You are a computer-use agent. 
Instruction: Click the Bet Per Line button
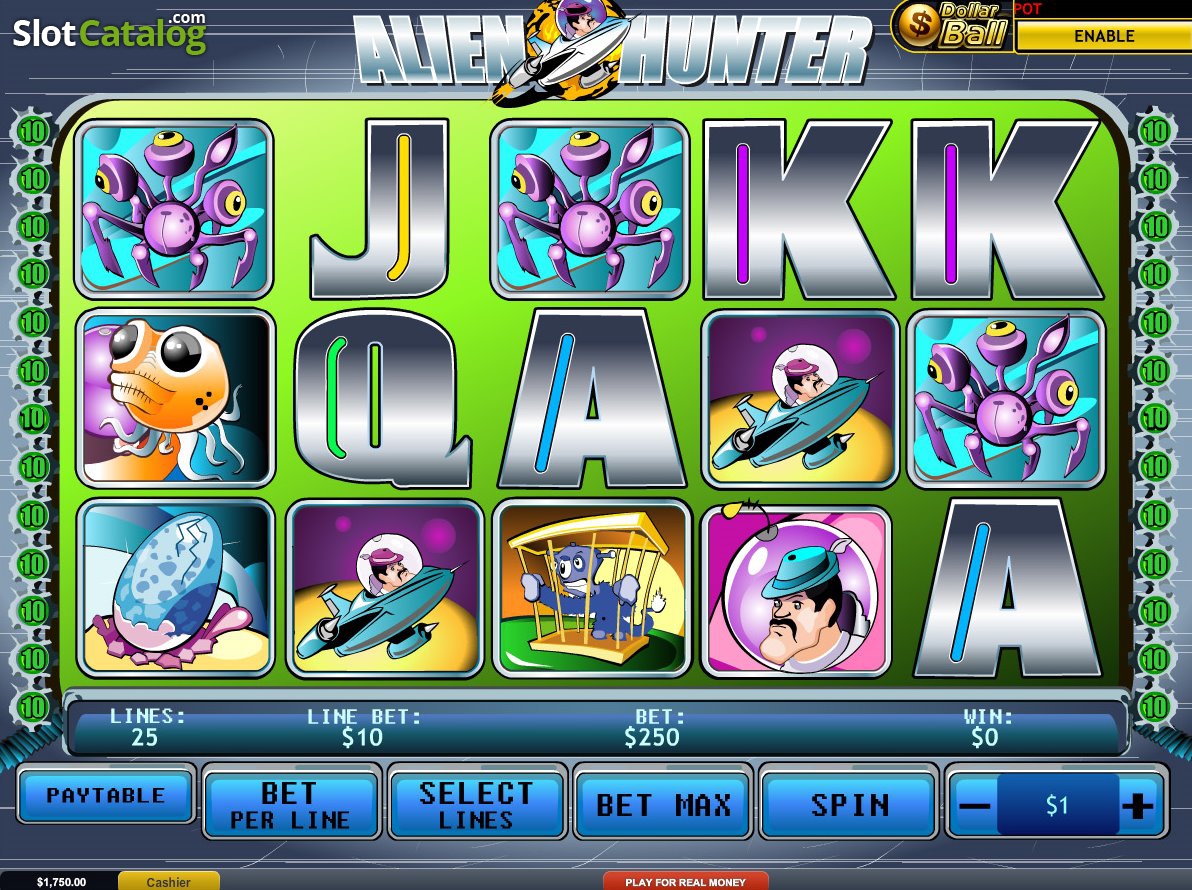(x=291, y=805)
